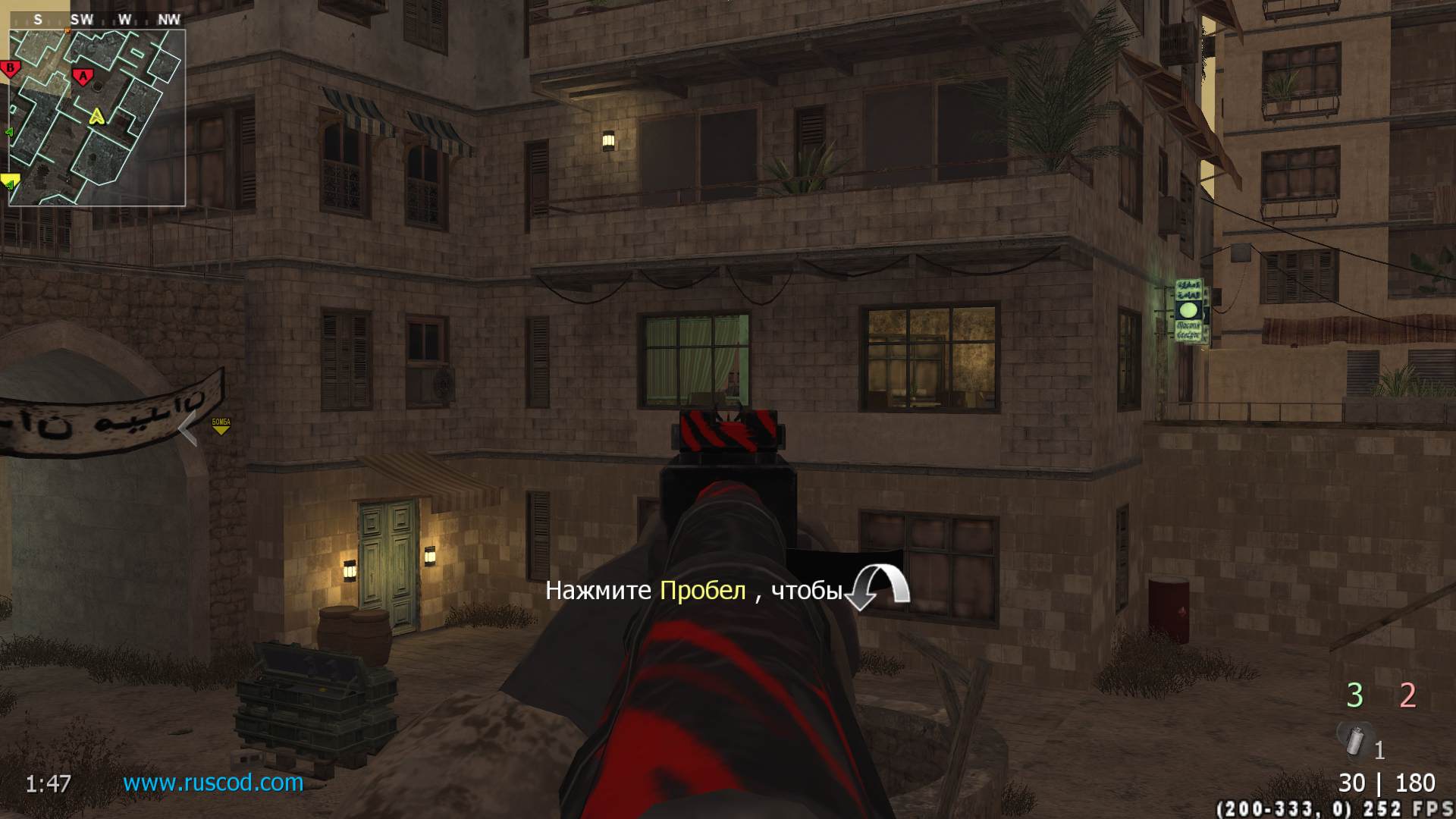
Task: Select the yellow БОМБА waypoint marker
Action: coord(221,427)
